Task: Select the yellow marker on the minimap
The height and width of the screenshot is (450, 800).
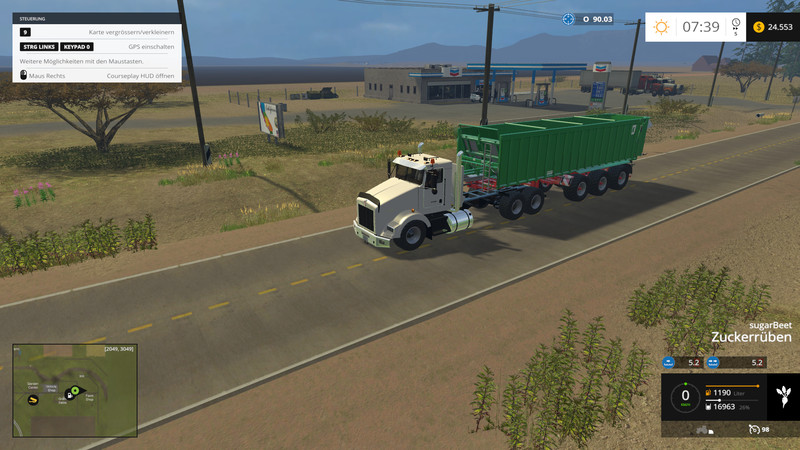Action: (x=34, y=399)
